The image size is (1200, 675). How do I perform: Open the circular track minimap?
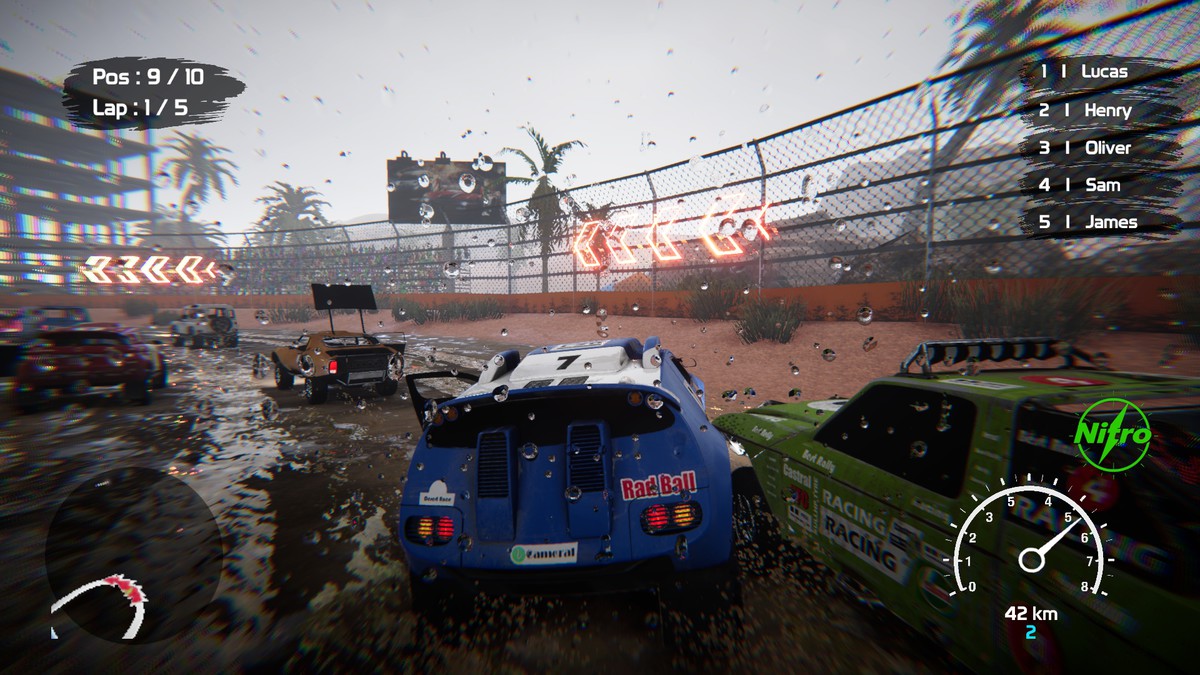pos(133,555)
